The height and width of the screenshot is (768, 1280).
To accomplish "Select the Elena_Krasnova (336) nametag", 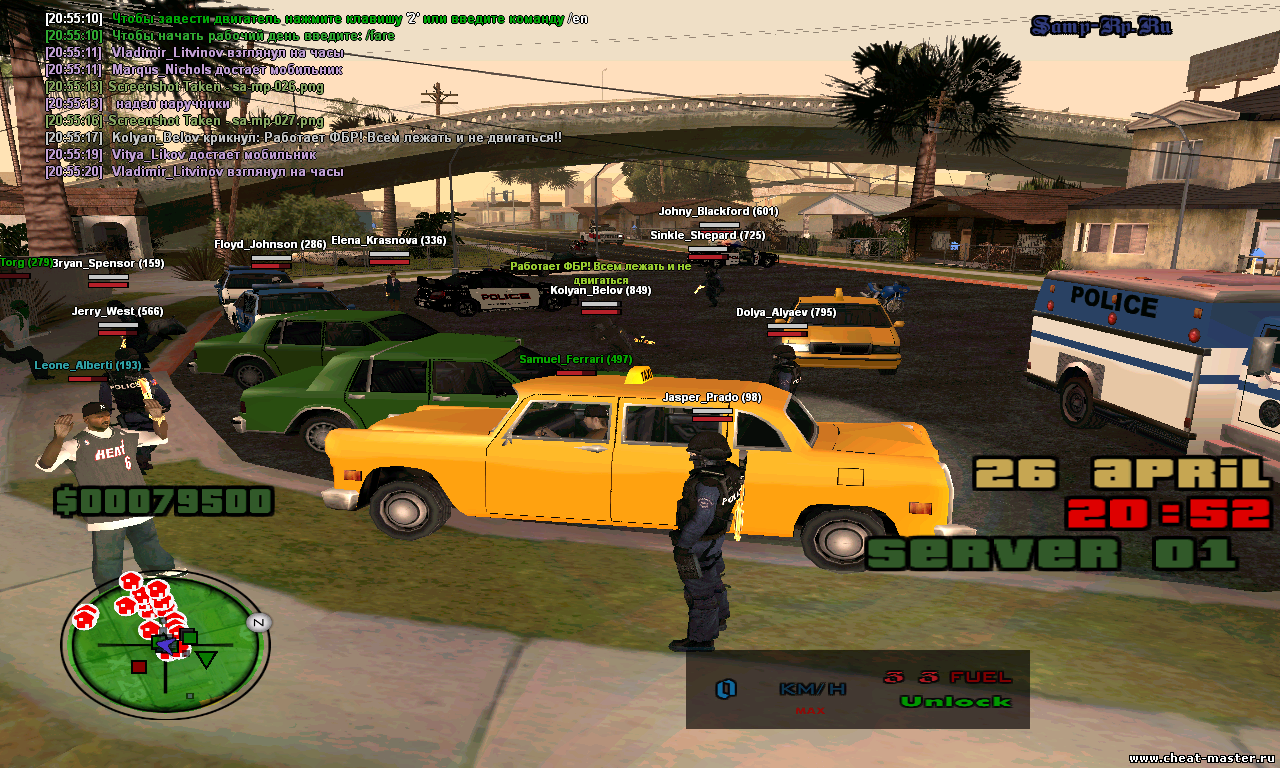I will [x=389, y=241].
